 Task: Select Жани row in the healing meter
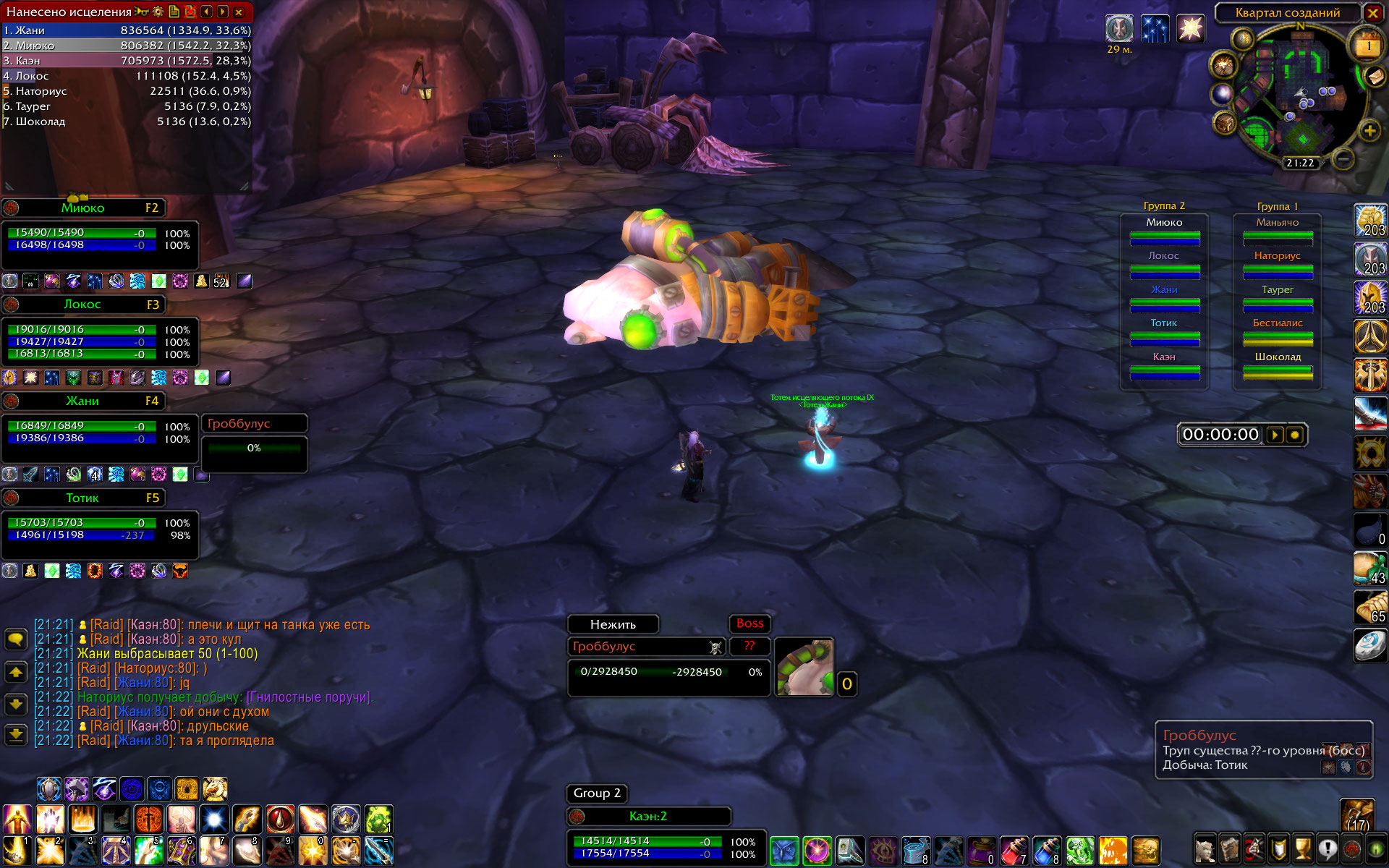pyautogui.click(x=127, y=30)
